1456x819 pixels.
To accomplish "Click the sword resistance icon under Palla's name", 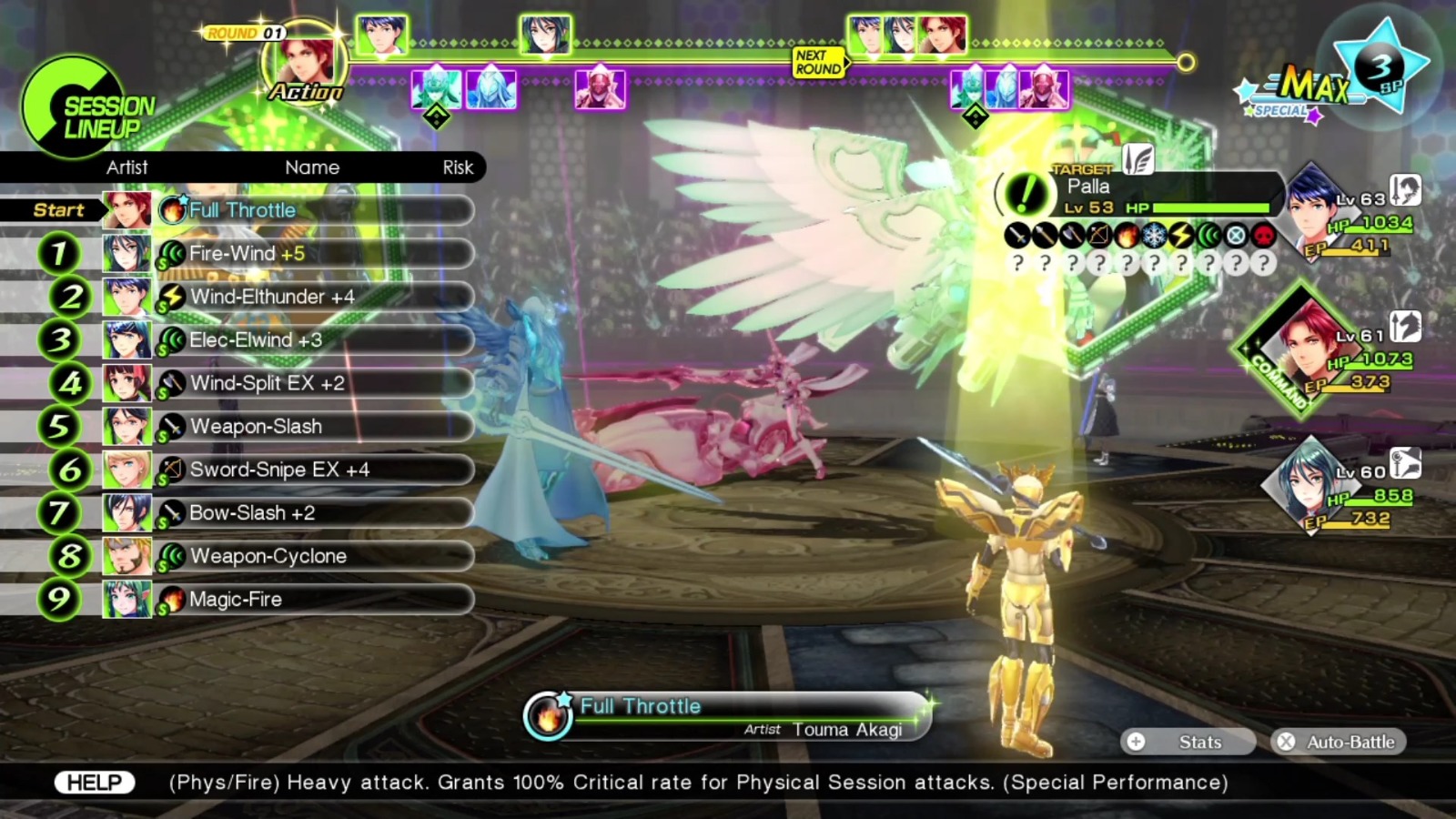I will pos(1016,236).
